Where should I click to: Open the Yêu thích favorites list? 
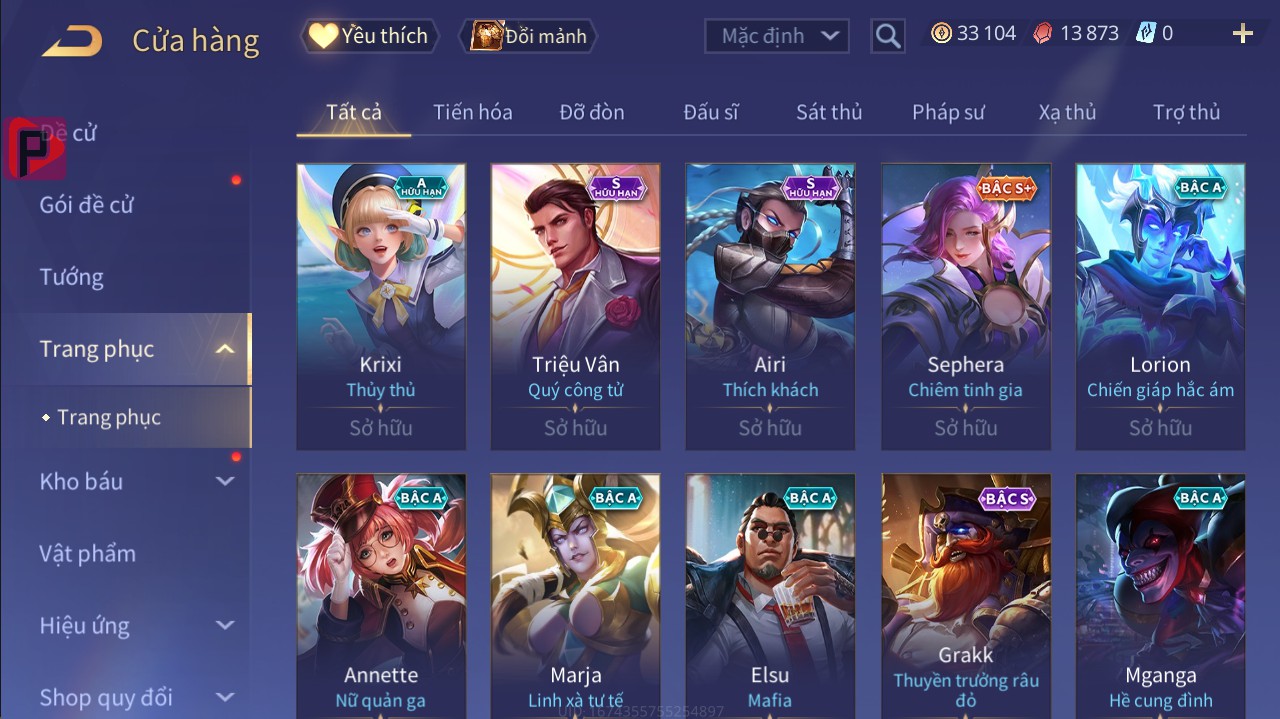[369, 36]
